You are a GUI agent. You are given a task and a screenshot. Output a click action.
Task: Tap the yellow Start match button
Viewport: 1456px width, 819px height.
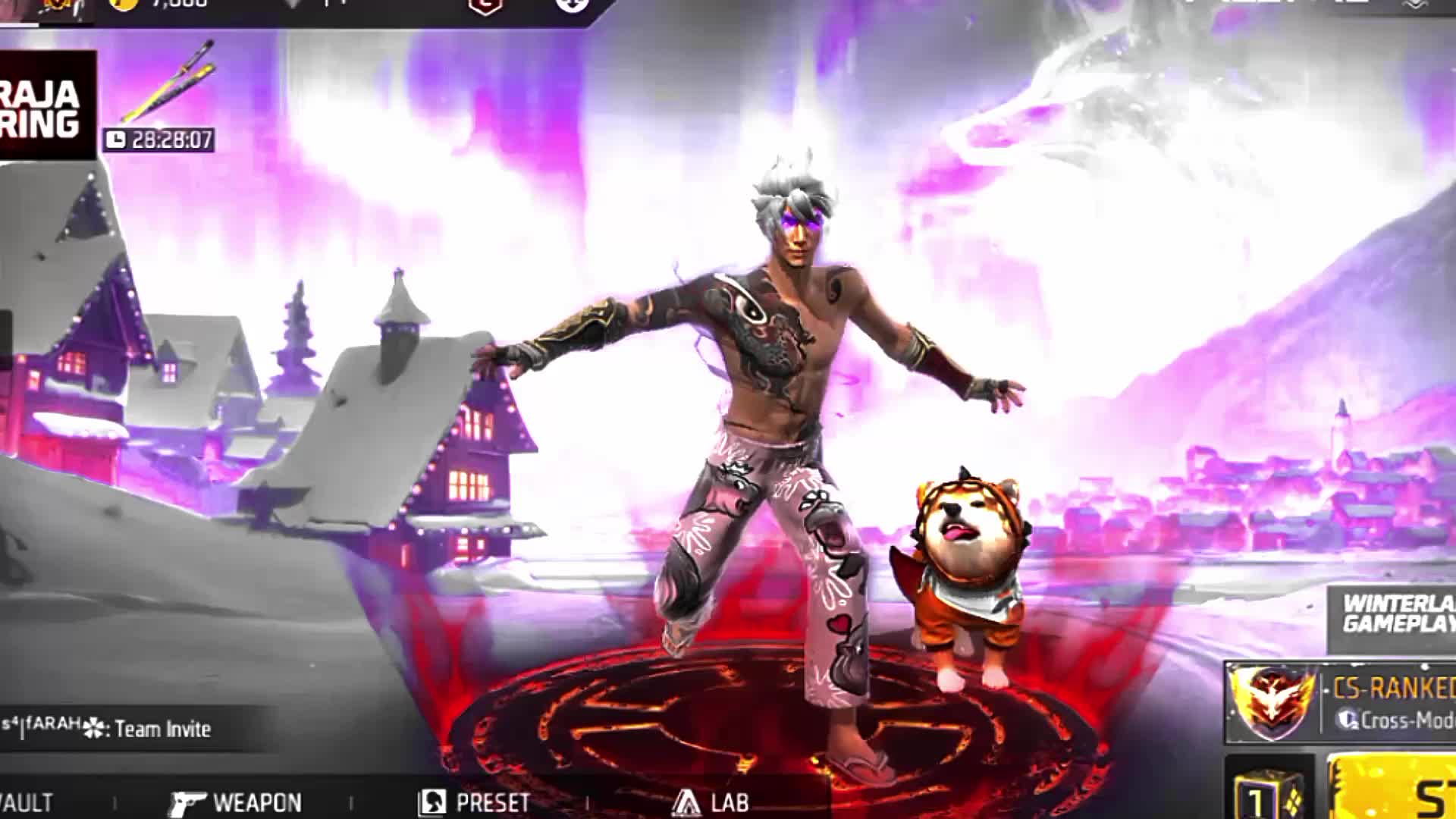[x=1395, y=789]
